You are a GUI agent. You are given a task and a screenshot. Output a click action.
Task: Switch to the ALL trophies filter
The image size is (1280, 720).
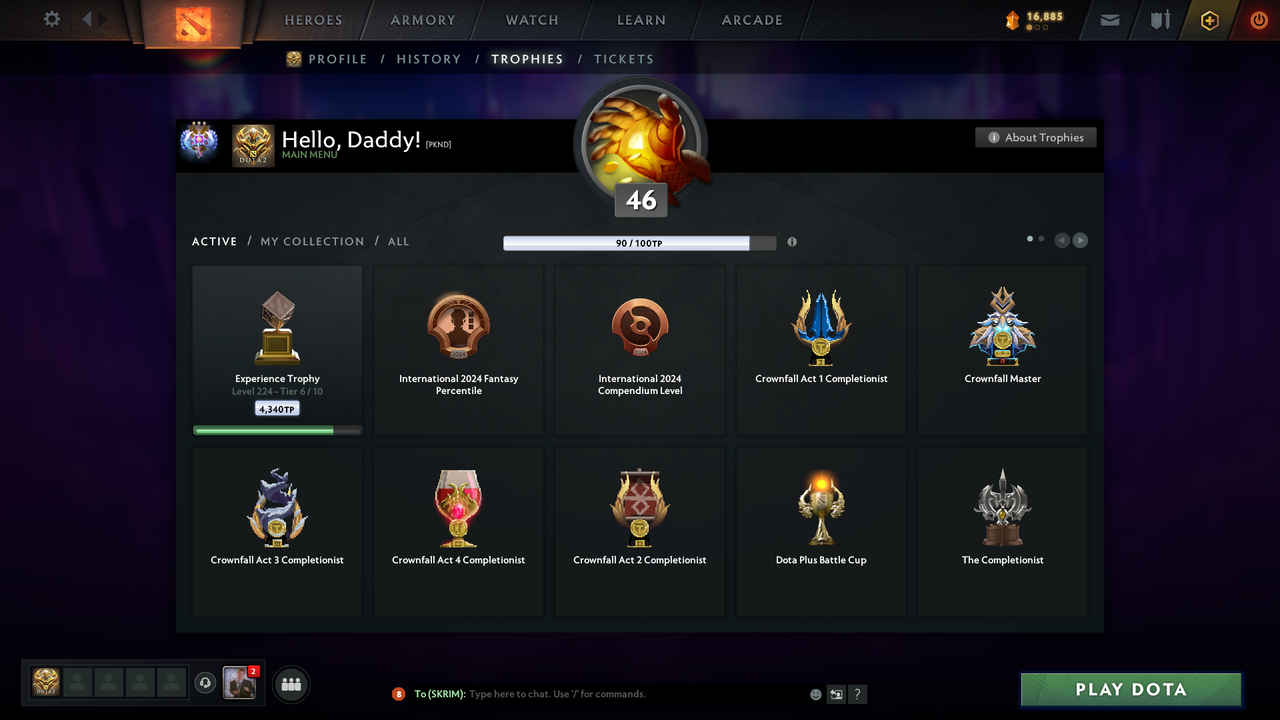point(398,241)
